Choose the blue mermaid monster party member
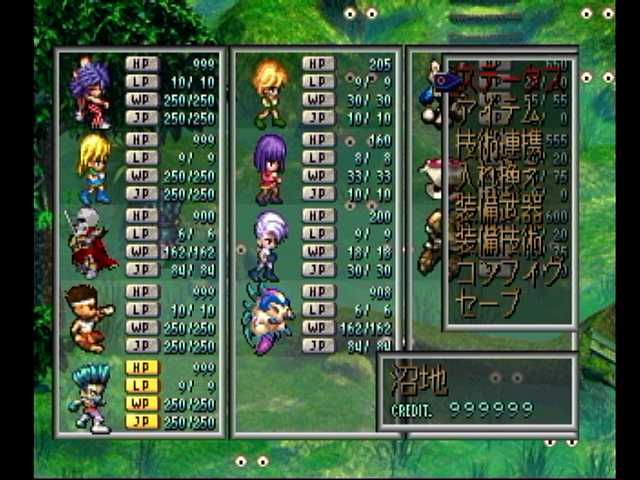The image size is (640, 480). pyautogui.click(x=270, y=318)
